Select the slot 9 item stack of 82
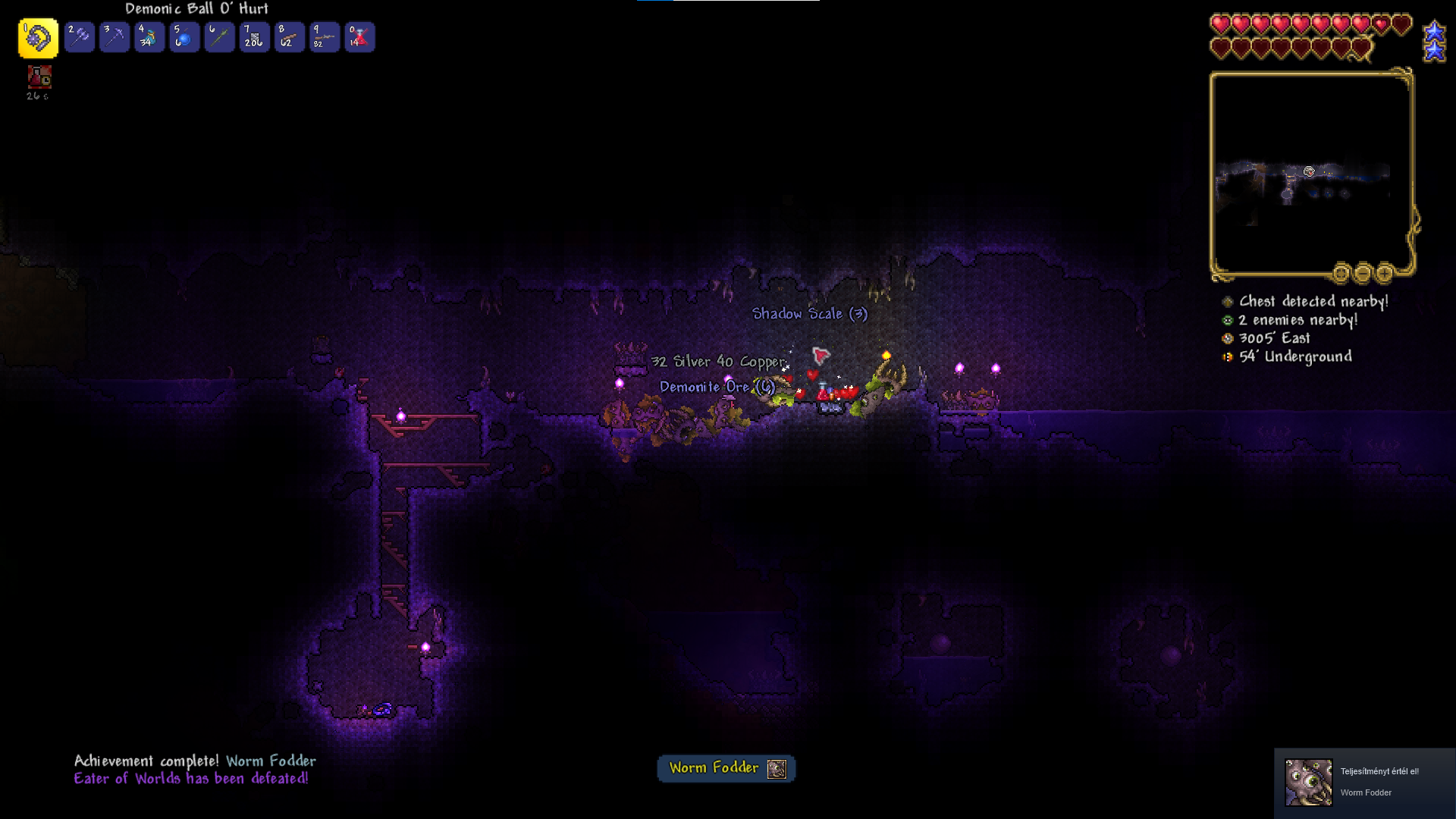Screen dimensions: 1456x819 [325, 37]
